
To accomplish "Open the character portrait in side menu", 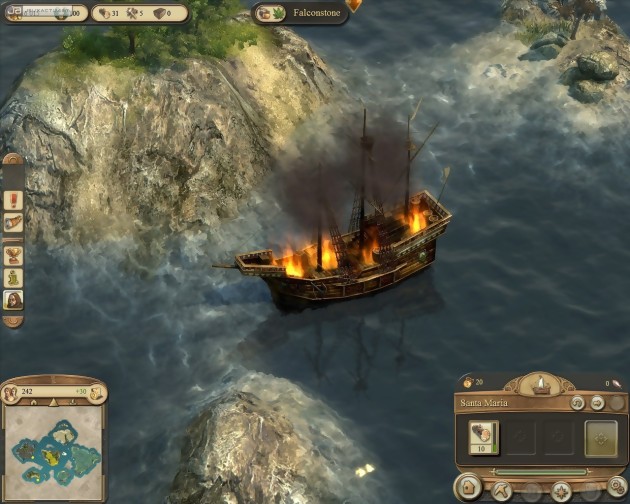I will [x=13, y=301].
